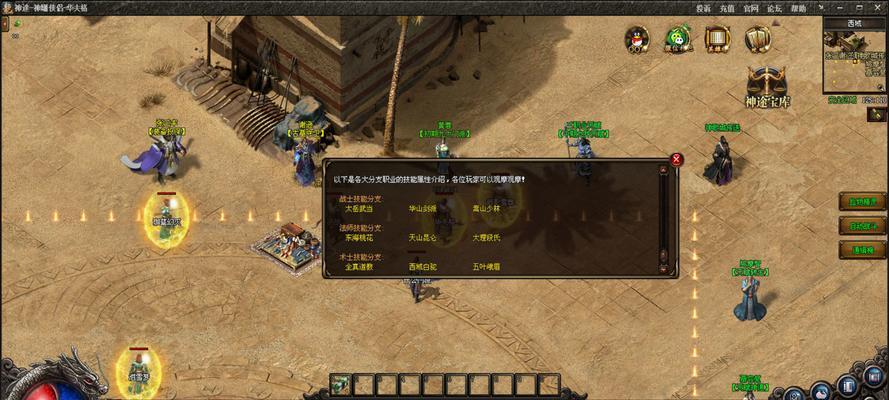The height and width of the screenshot is (400, 889).
Task: Open 充值 recharge in top menu
Action: pos(727,7)
